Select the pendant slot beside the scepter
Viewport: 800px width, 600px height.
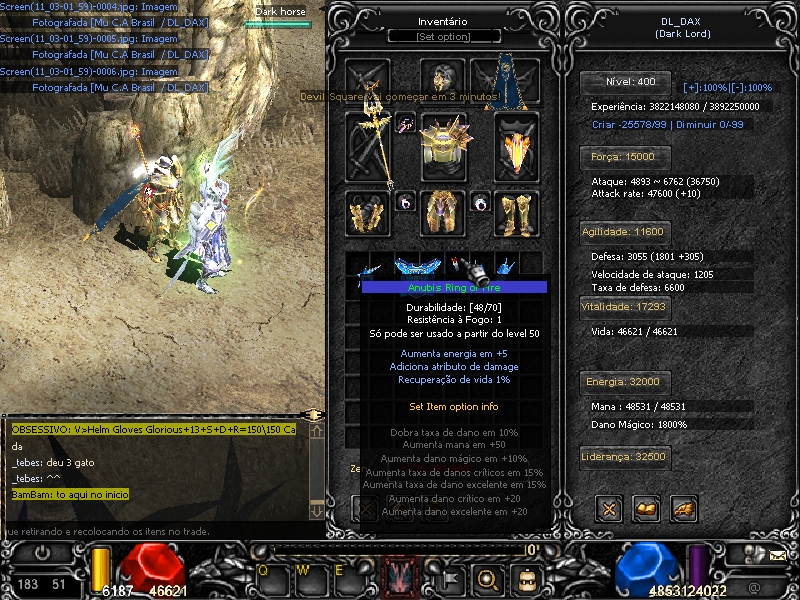[x=406, y=123]
